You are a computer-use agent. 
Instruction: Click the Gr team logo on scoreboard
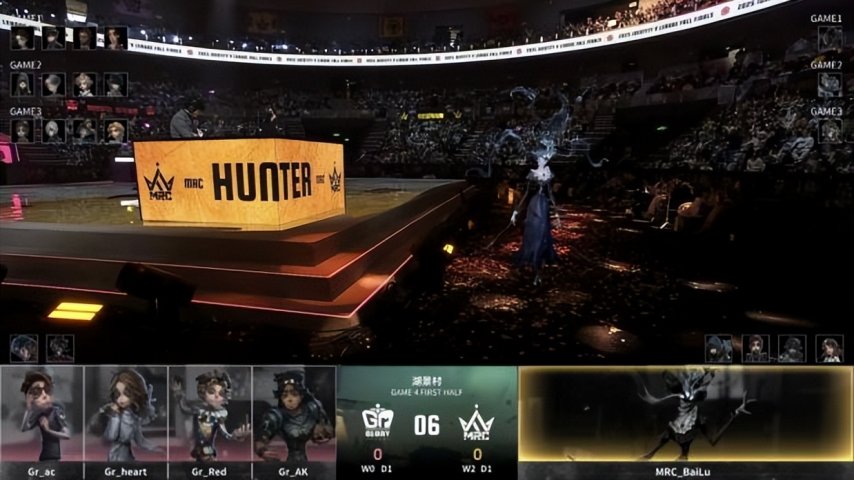point(378,423)
